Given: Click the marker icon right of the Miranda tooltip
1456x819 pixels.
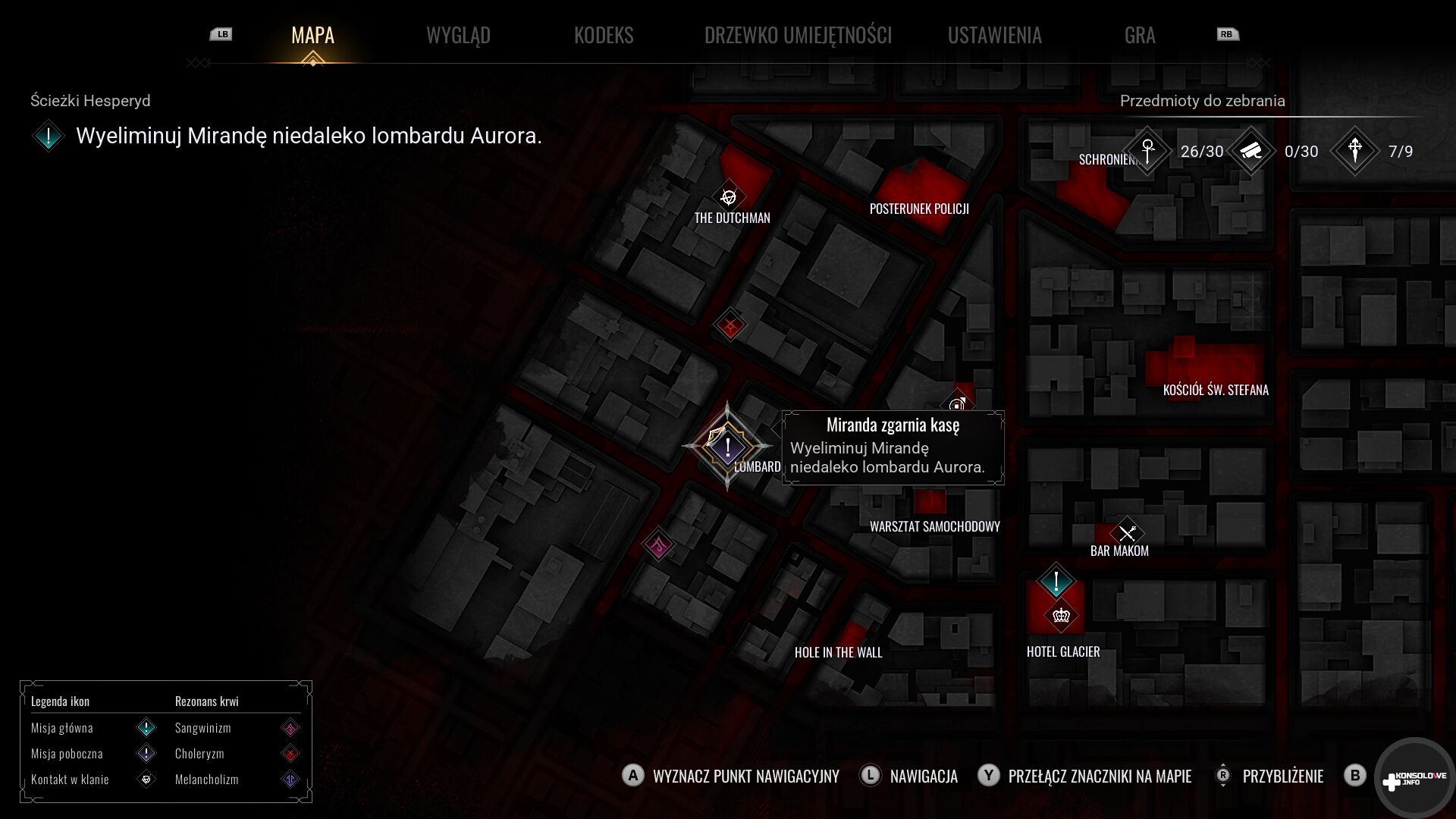Looking at the screenshot, I should point(958,403).
